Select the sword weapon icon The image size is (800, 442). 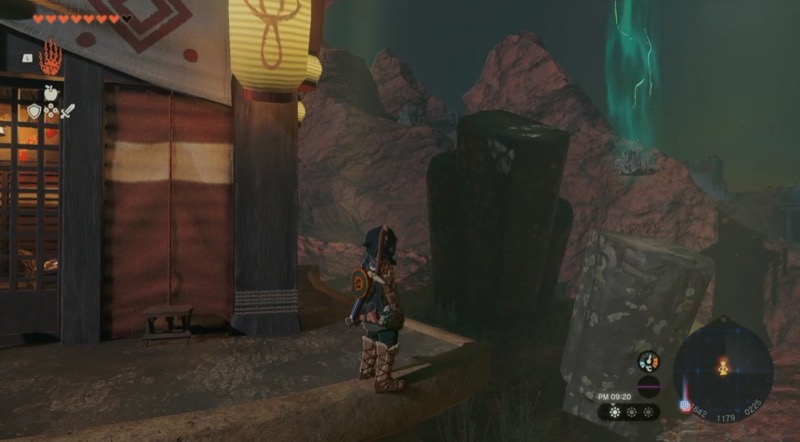click(67, 111)
